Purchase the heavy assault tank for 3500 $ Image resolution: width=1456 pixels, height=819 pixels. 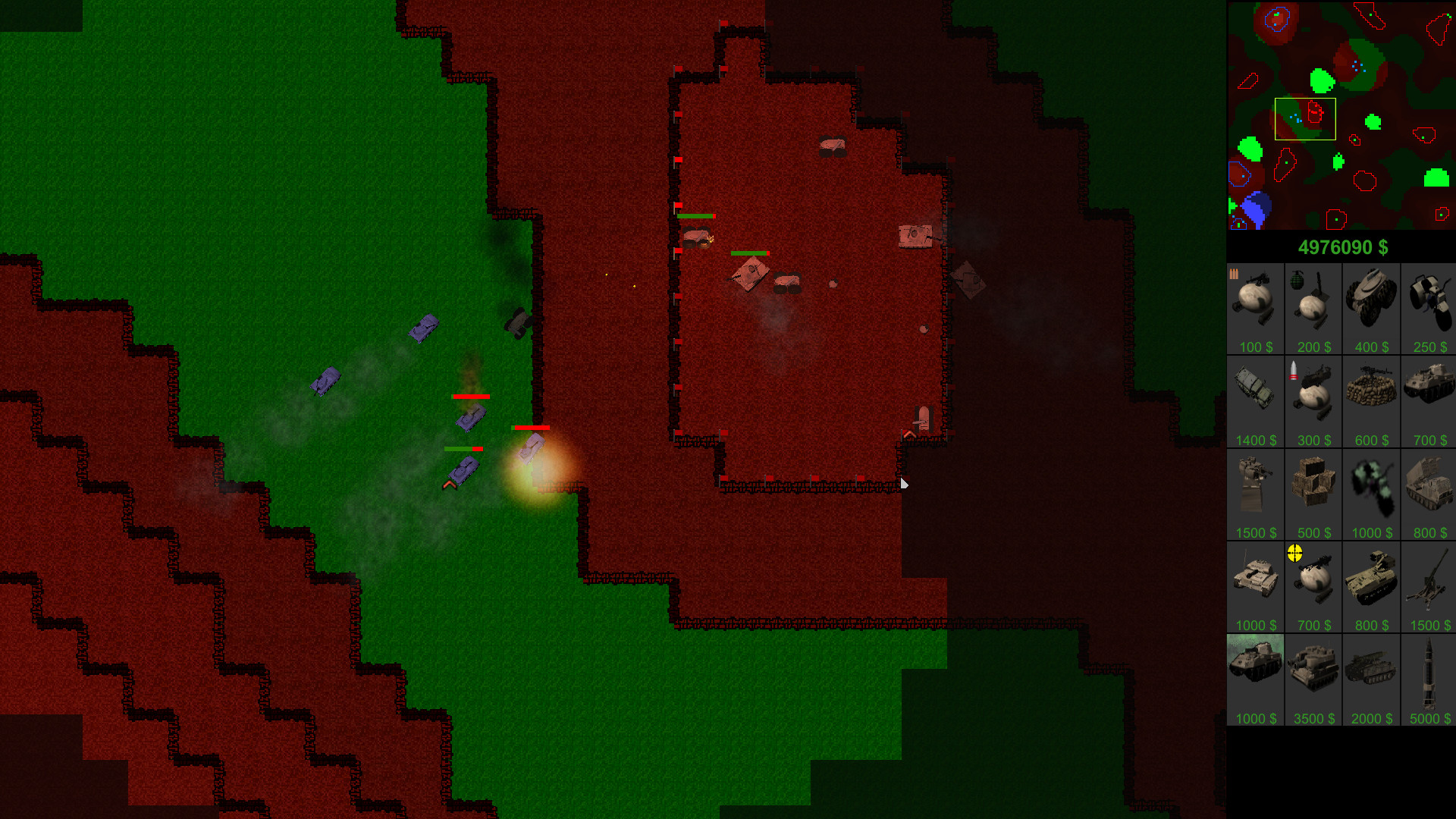click(1313, 675)
